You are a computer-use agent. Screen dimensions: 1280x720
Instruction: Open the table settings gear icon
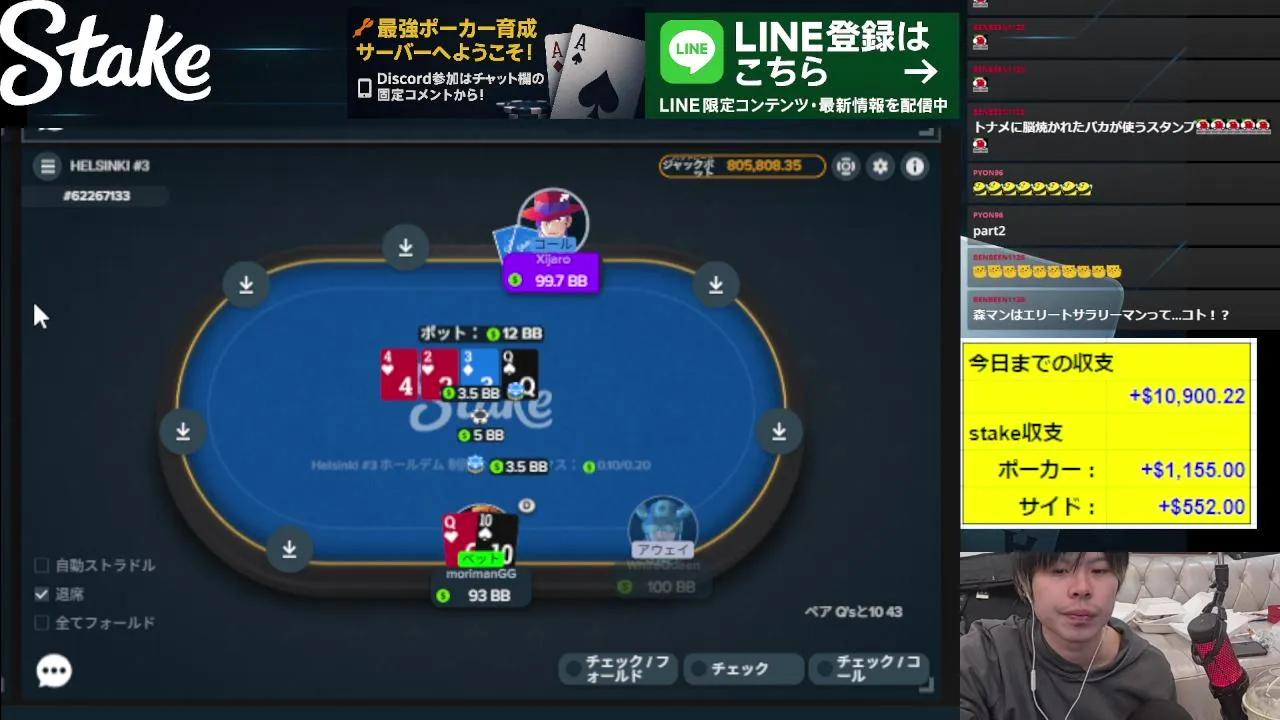pos(880,167)
